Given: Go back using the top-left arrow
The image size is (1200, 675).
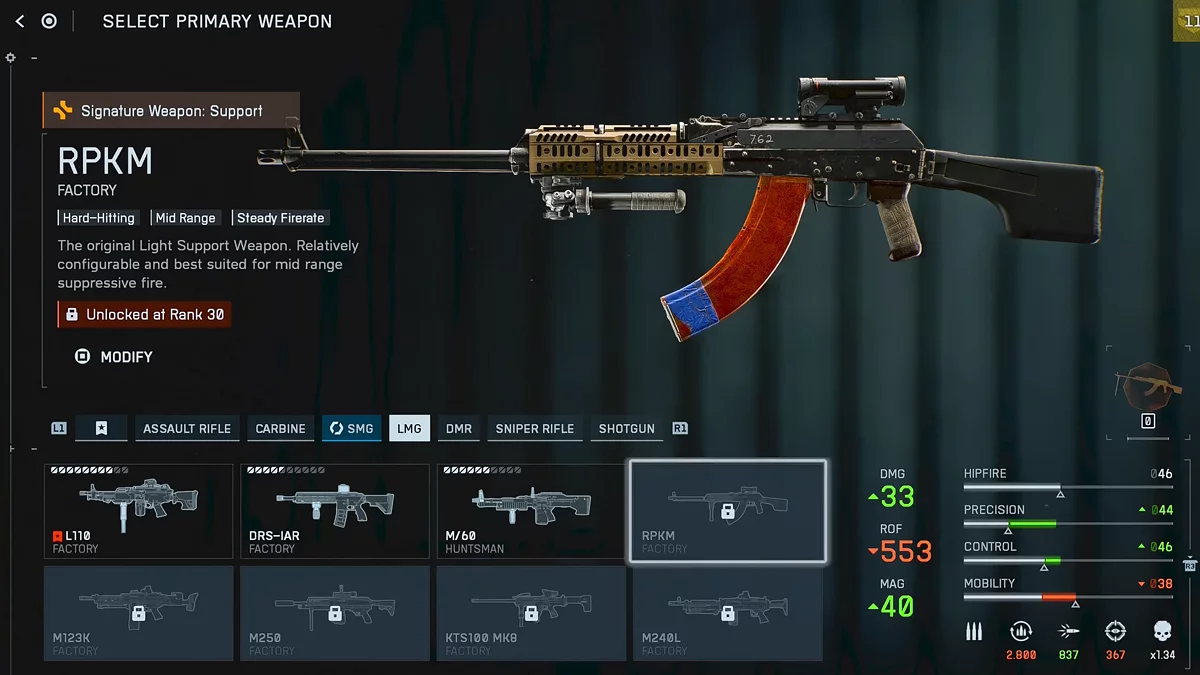Looking at the screenshot, I should 20,21.
